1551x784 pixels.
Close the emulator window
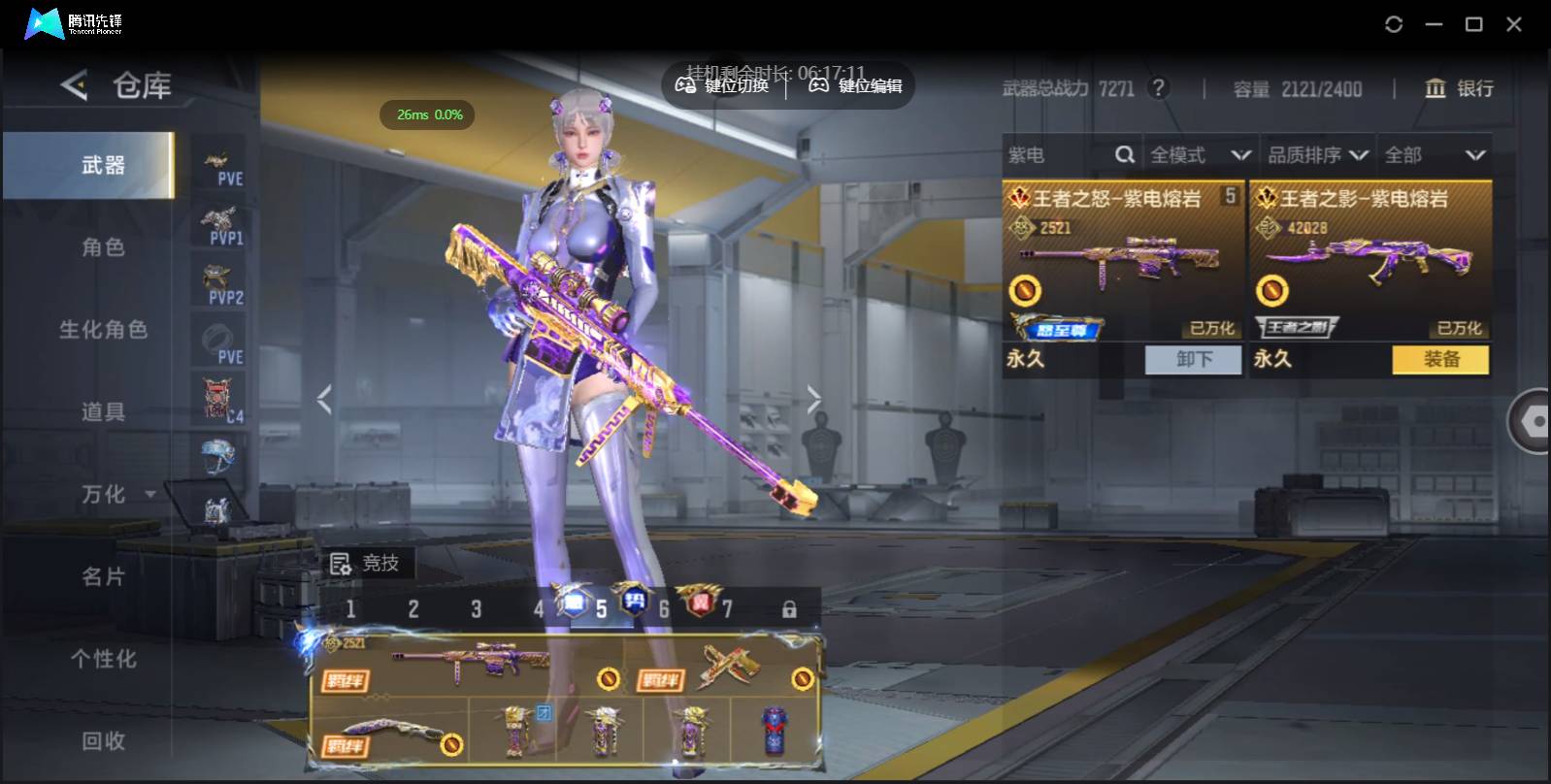(x=1513, y=24)
